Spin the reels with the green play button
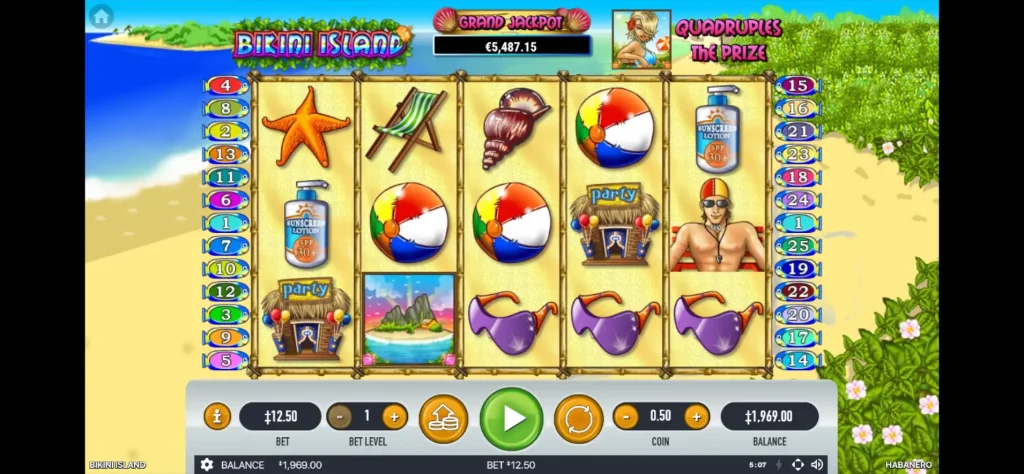The image size is (1024, 474). [511, 417]
